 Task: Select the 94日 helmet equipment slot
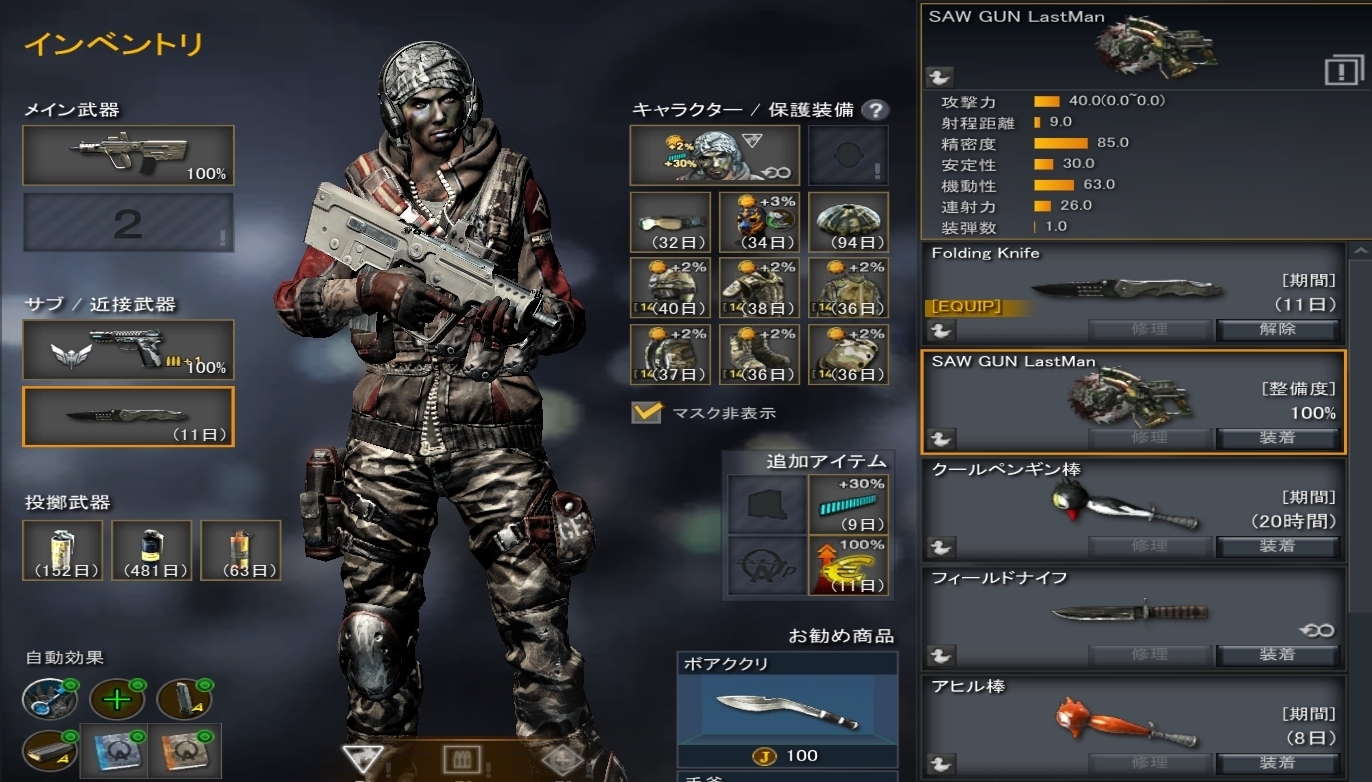pos(848,222)
